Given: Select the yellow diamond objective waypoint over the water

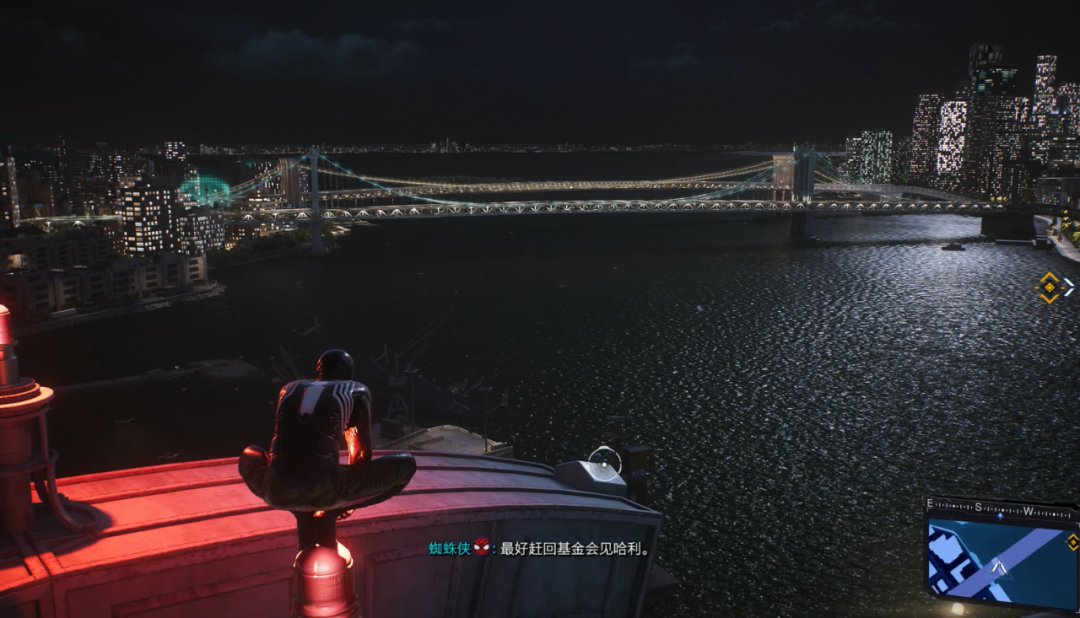Looking at the screenshot, I should click(x=1049, y=288).
